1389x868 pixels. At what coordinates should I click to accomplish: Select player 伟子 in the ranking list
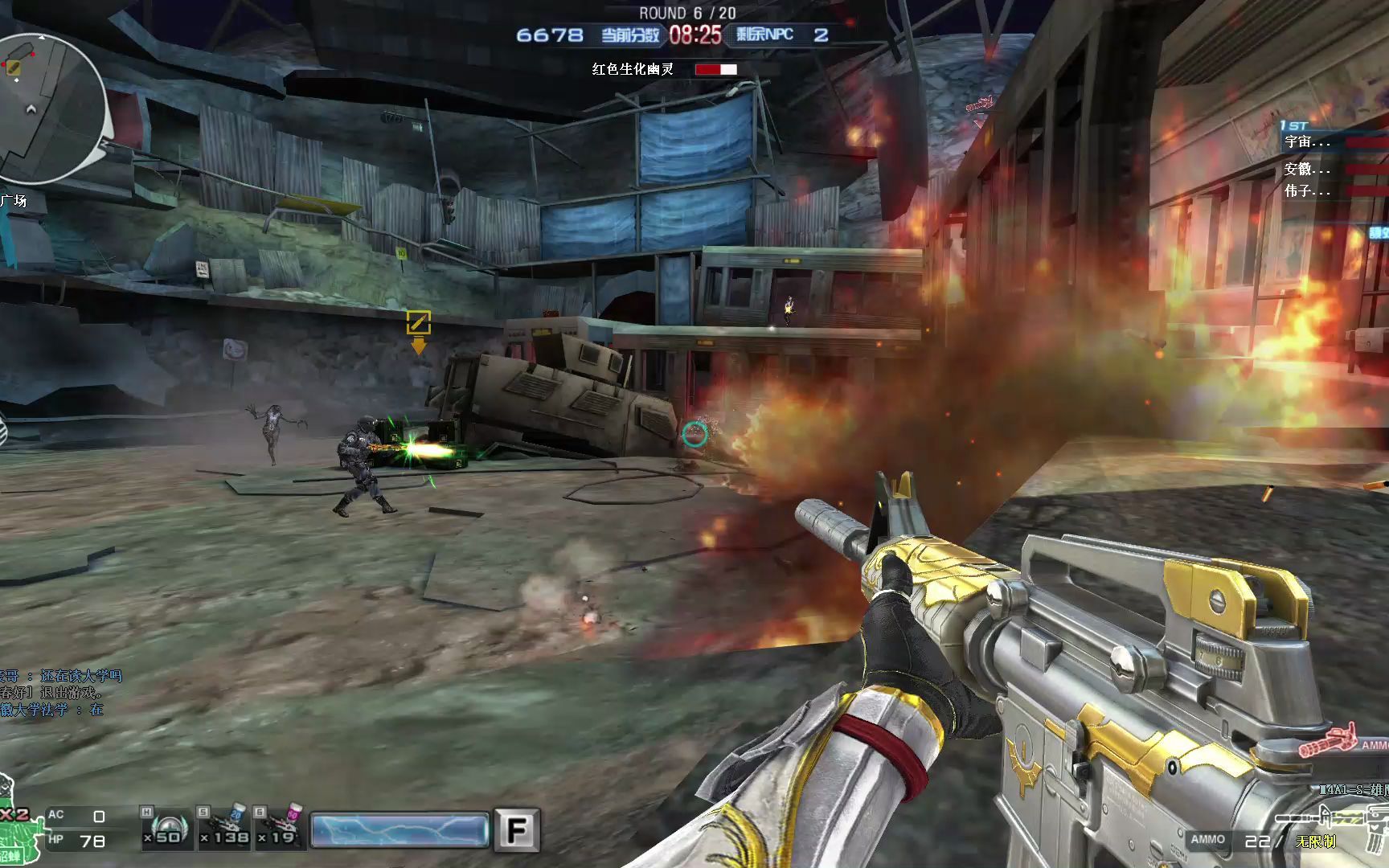[1309, 191]
